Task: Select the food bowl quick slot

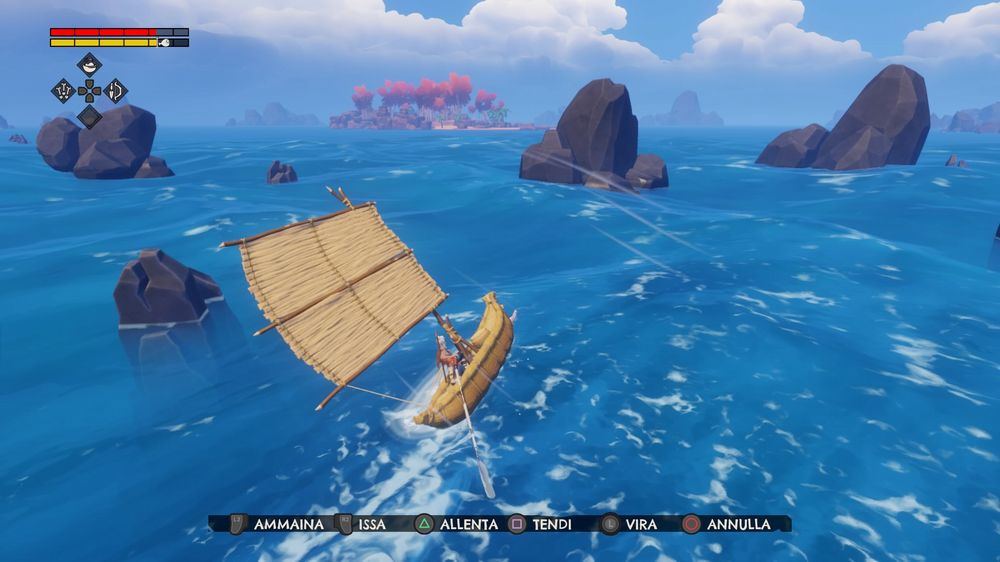Action: point(90,65)
